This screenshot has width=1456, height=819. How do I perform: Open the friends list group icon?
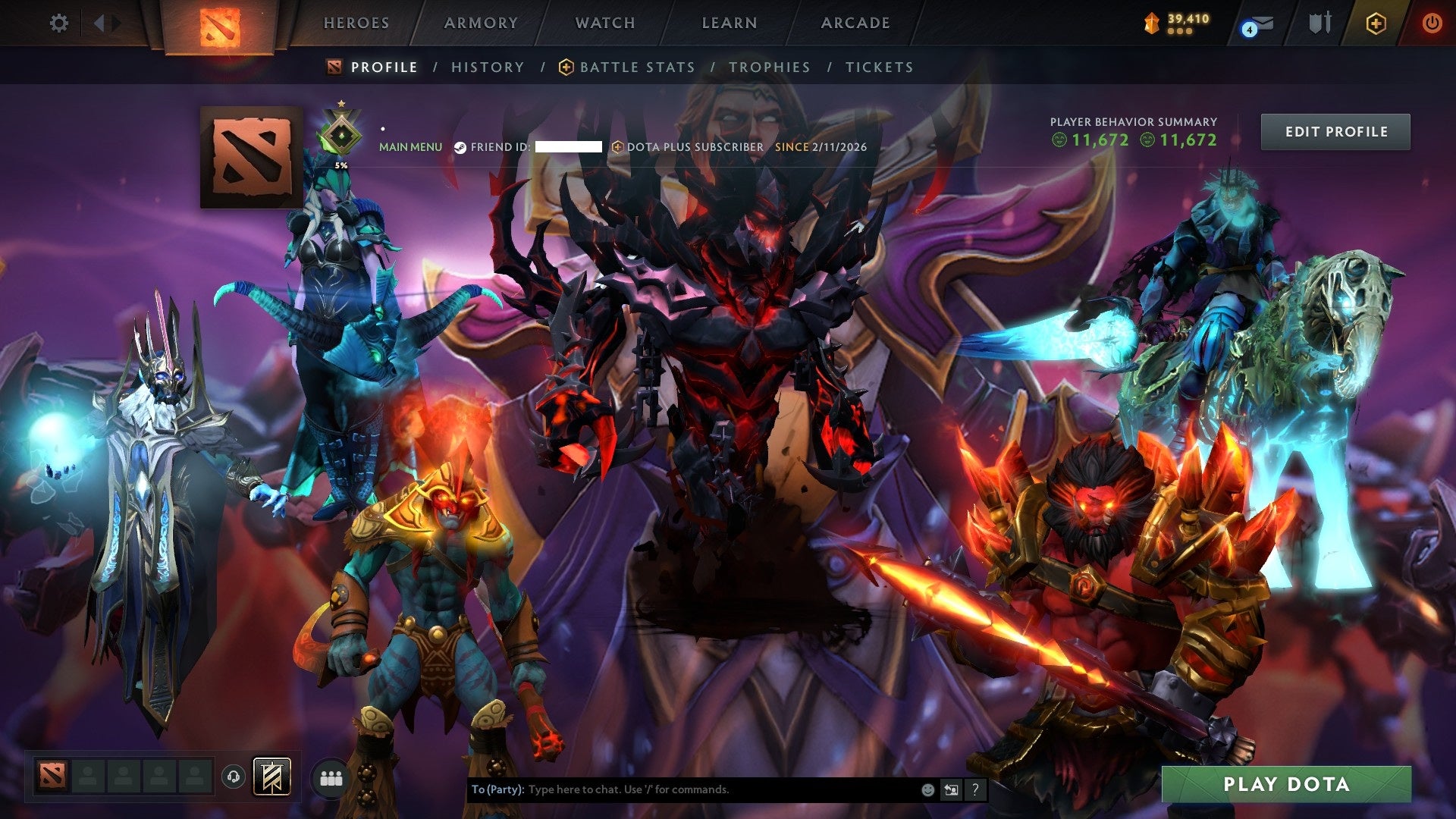click(330, 778)
